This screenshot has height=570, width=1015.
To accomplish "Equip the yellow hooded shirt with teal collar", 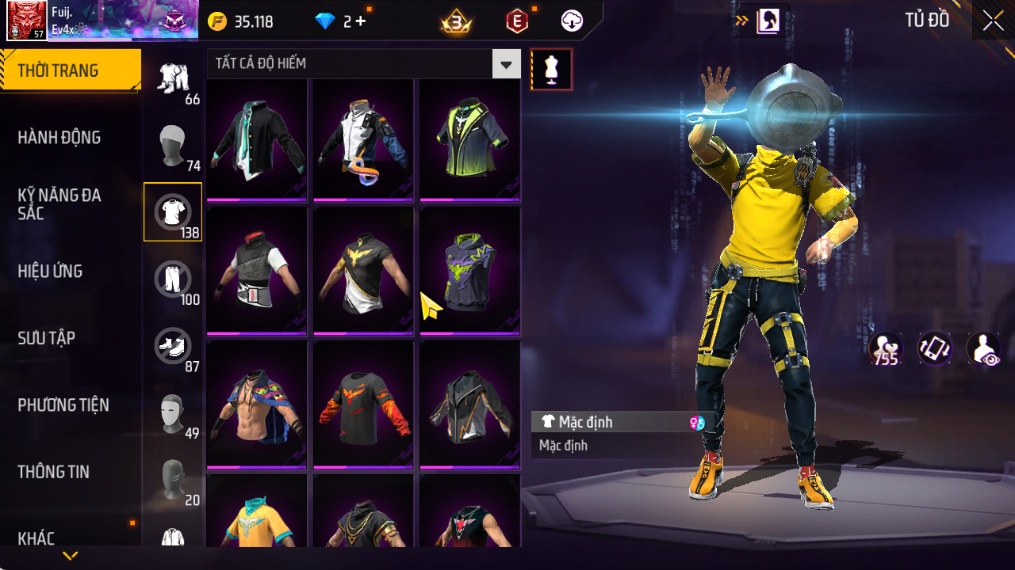I will tap(257, 512).
